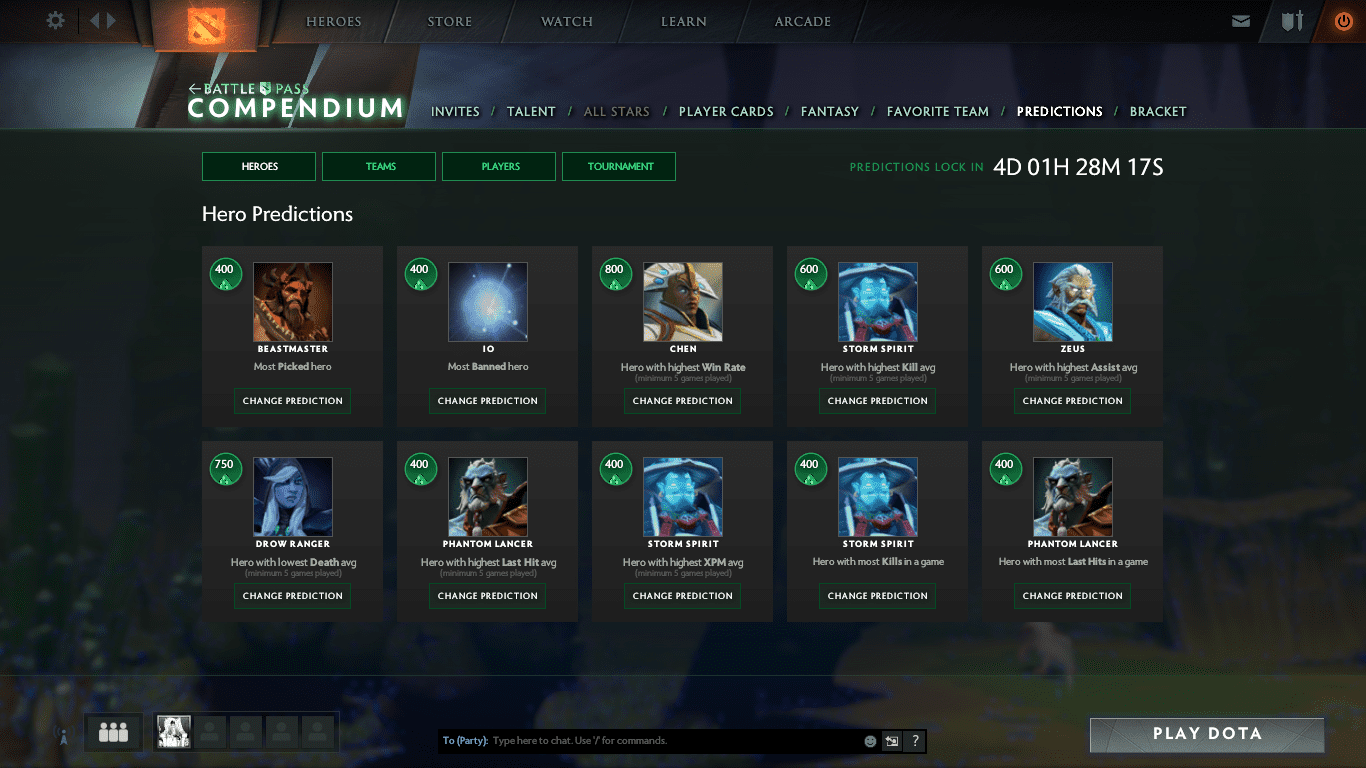1366x768 pixels.
Task: Change the Beastmaster Most Picked prediction
Action: point(291,400)
